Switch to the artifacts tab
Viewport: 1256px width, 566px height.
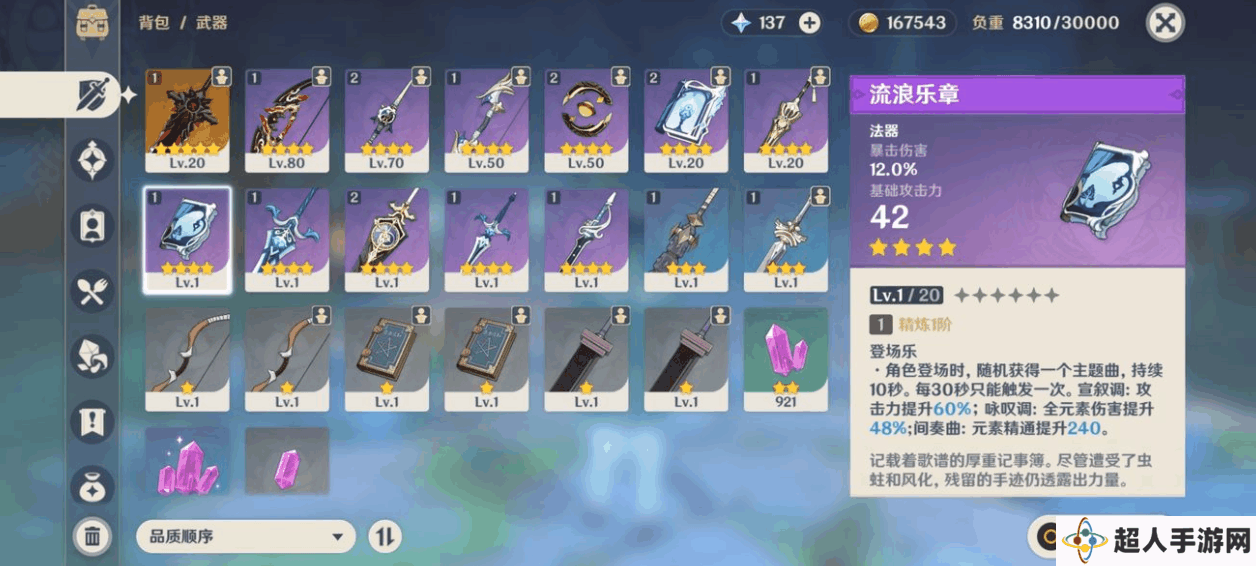click(92, 159)
